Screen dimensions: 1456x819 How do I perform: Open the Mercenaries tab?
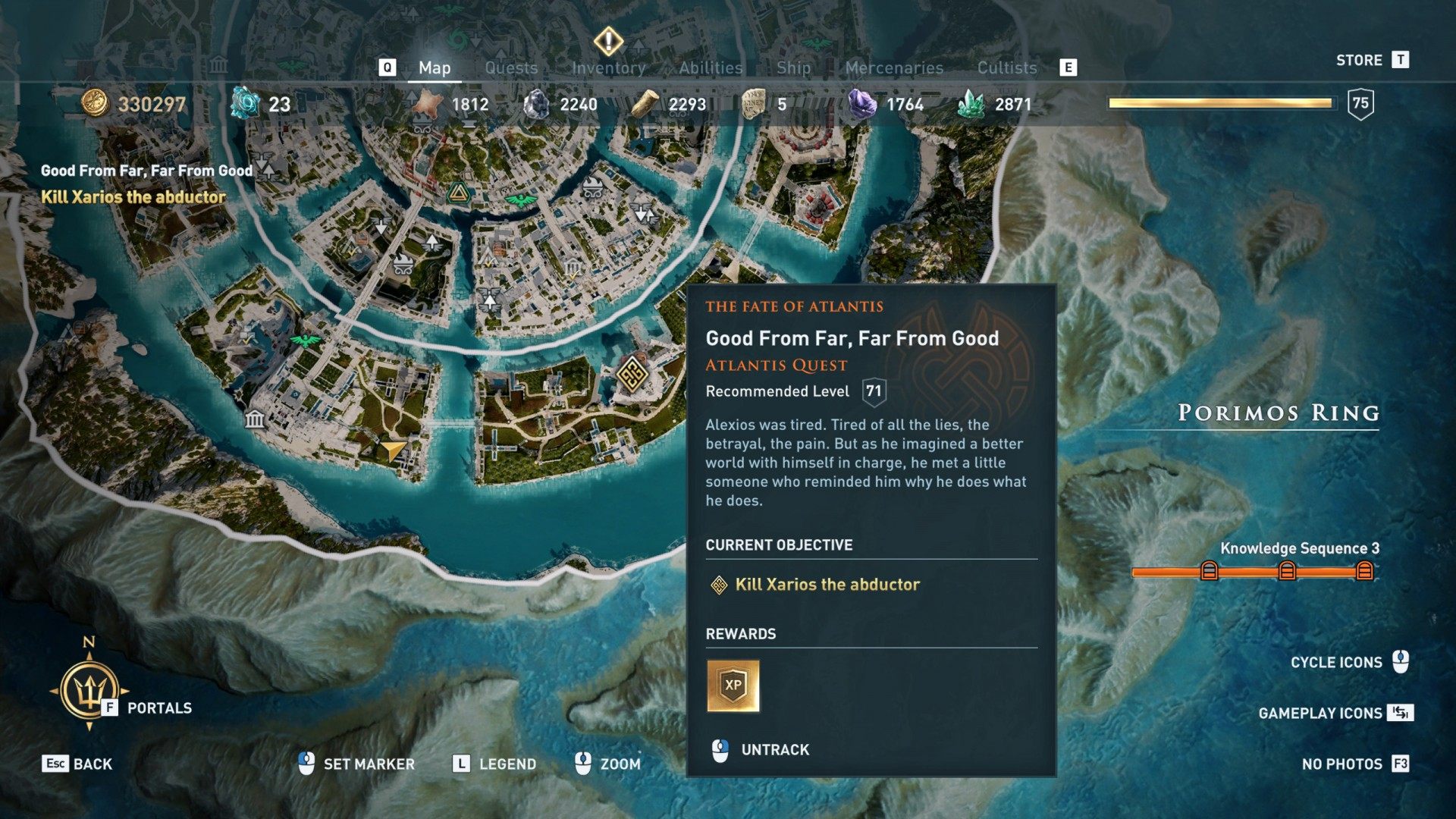click(894, 68)
